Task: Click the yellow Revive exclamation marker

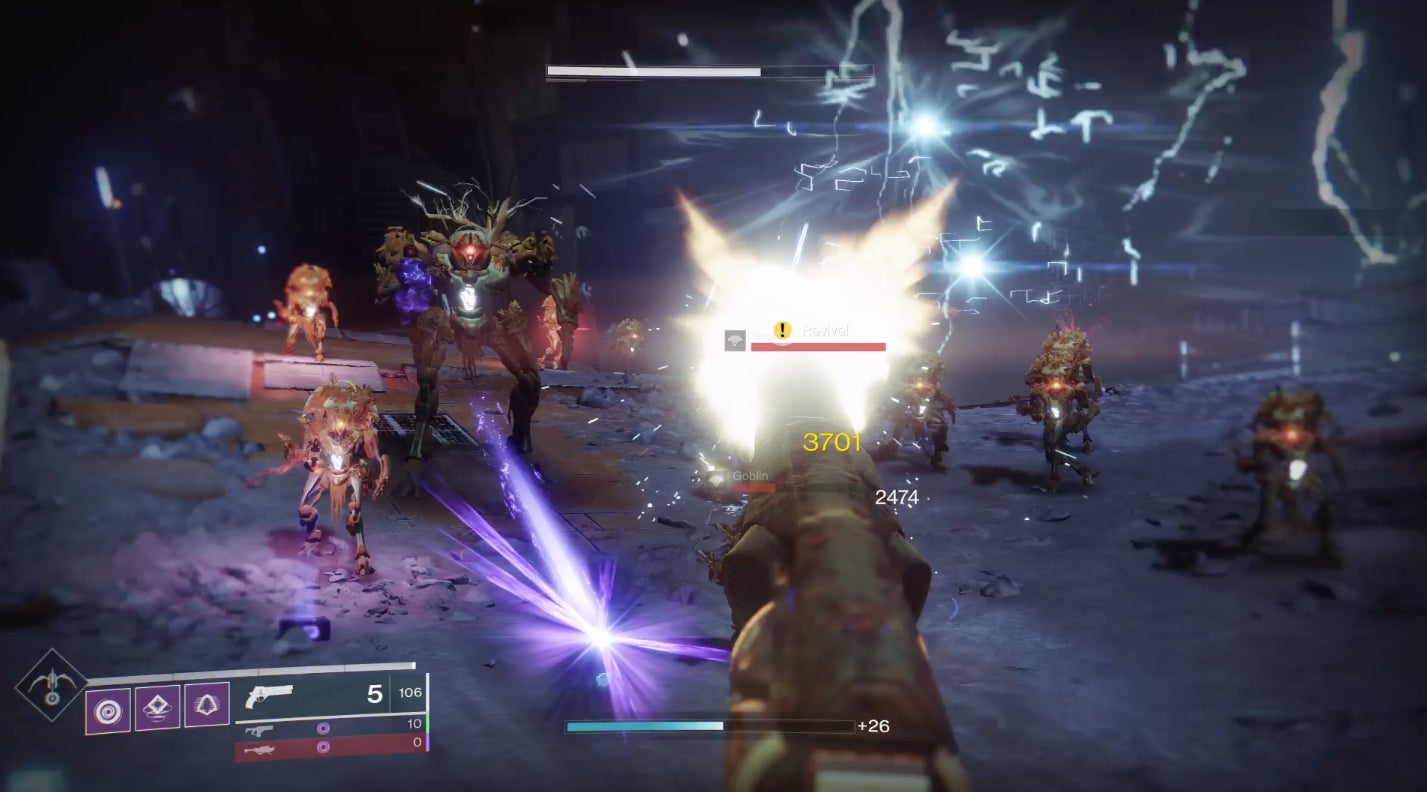Action: pos(784,331)
